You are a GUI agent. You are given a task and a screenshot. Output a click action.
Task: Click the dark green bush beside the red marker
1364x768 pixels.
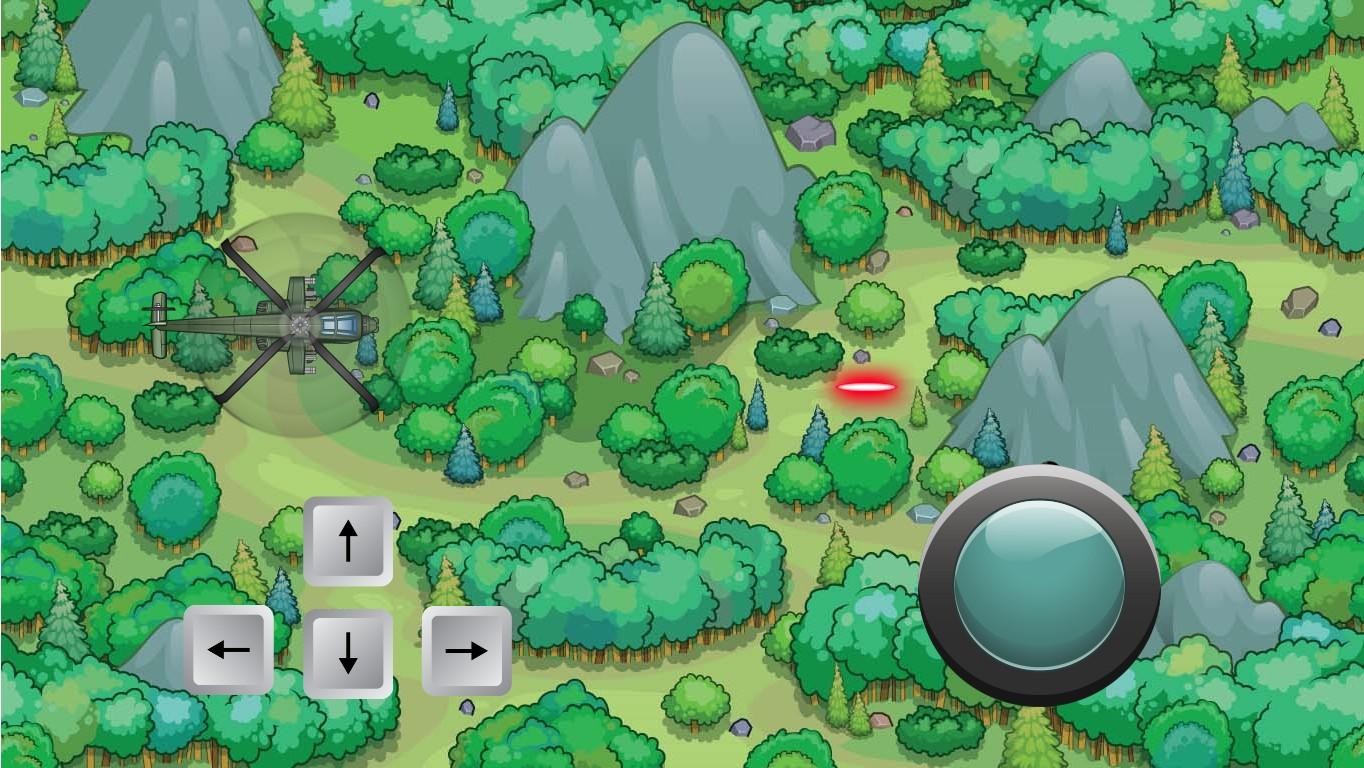click(x=800, y=355)
